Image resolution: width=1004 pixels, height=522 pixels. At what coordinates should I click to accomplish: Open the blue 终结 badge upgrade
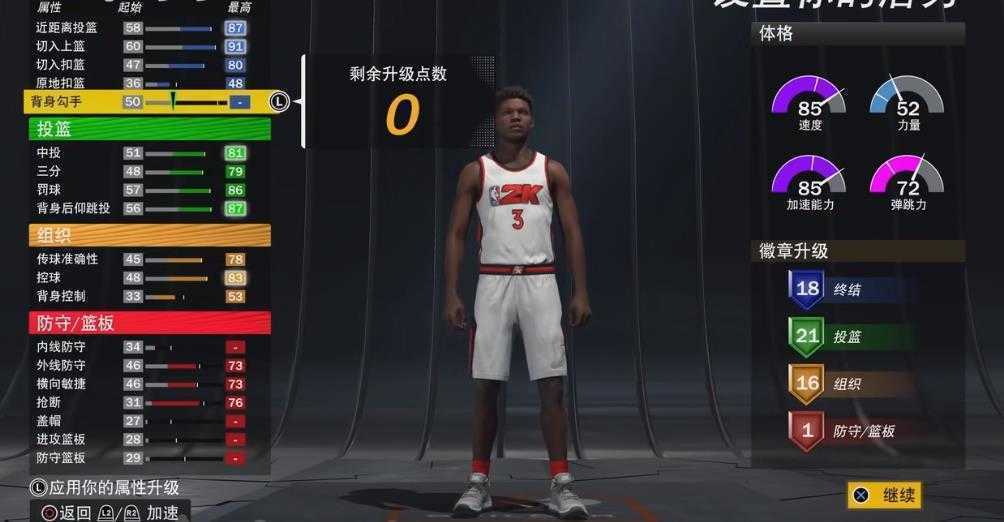coord(850,289)
